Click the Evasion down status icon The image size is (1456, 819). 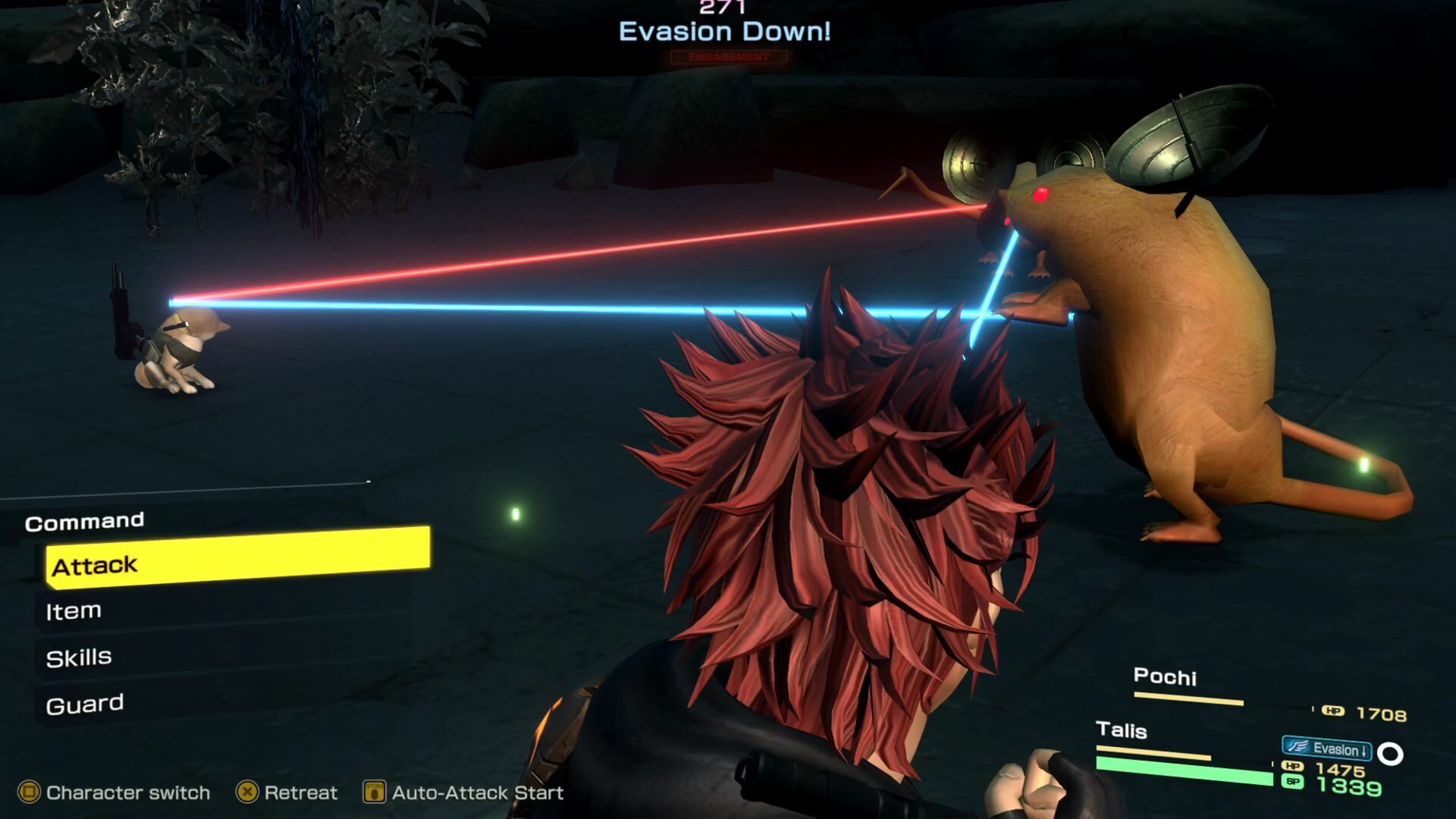click(x=1326, y=749)
